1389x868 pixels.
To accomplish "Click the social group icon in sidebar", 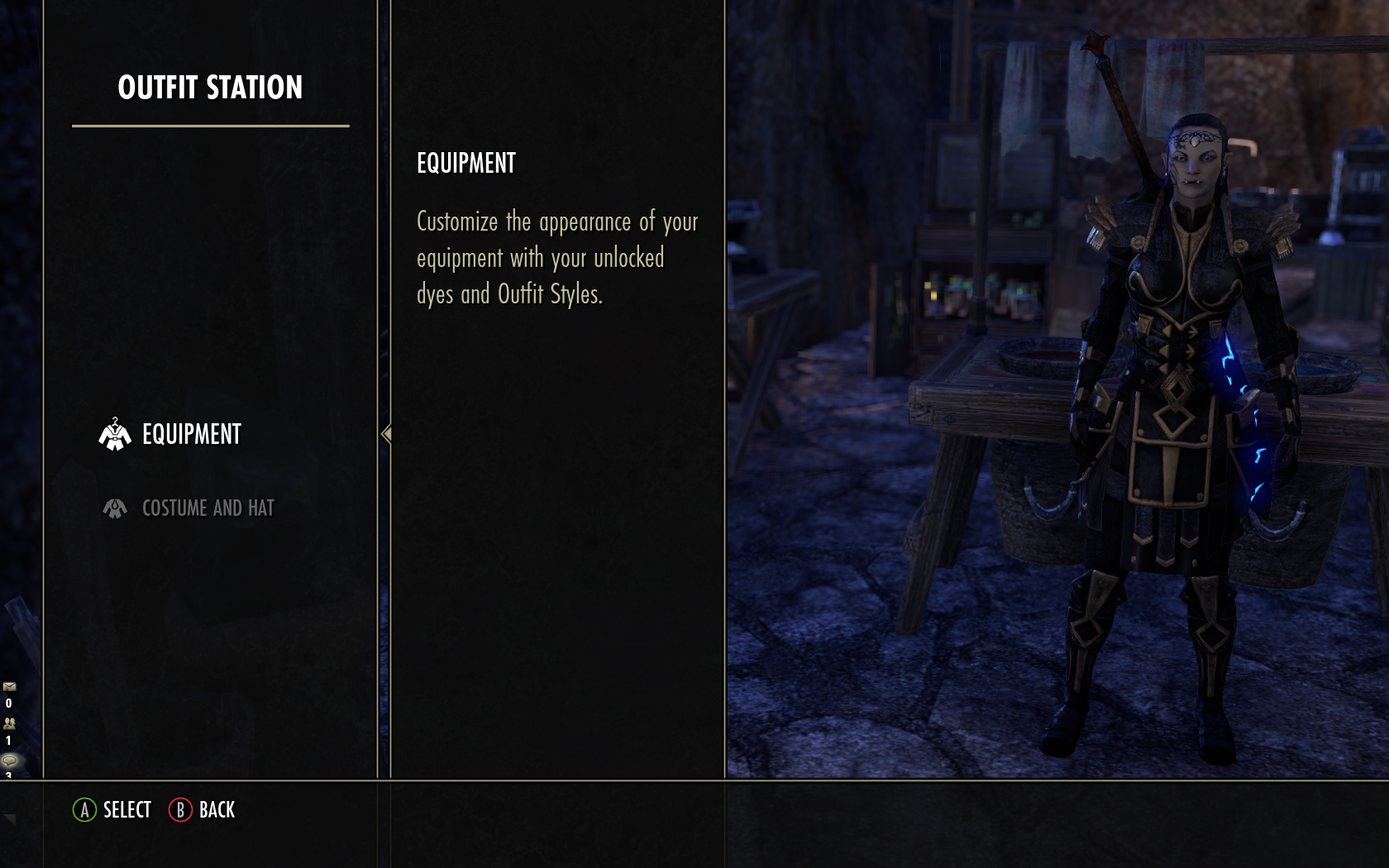I will 9,723.
